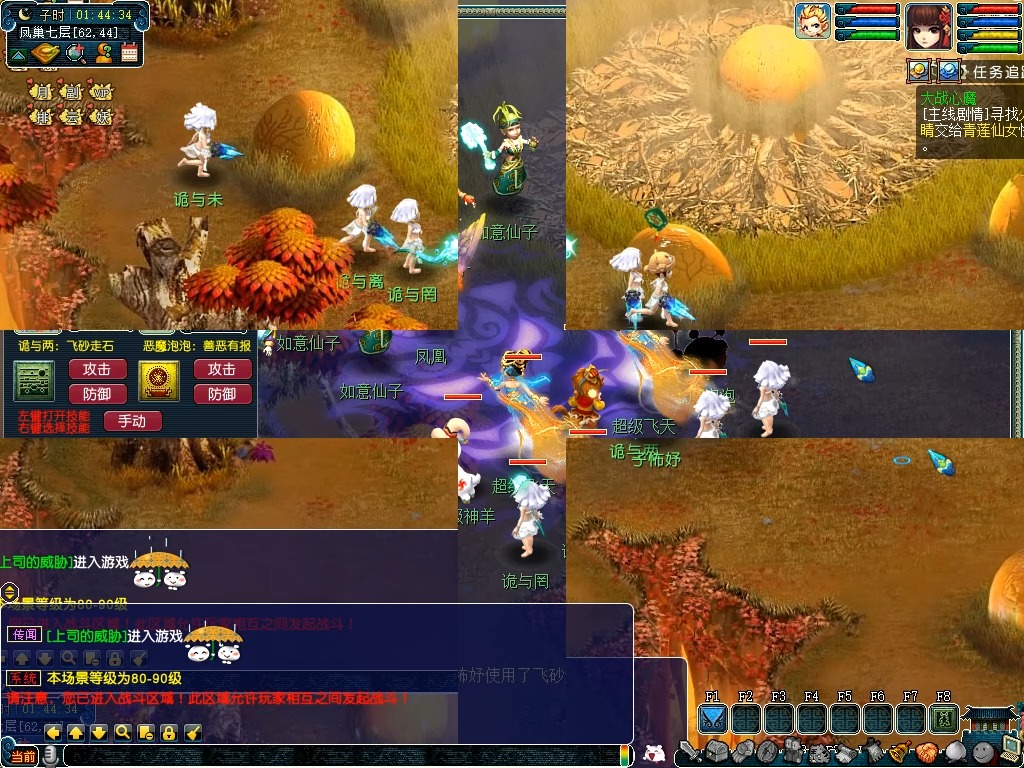Collapse the location panel with the triangle button
This screenshot has height=768, width=1024.
pyautogui.click(x=18, y=53)
